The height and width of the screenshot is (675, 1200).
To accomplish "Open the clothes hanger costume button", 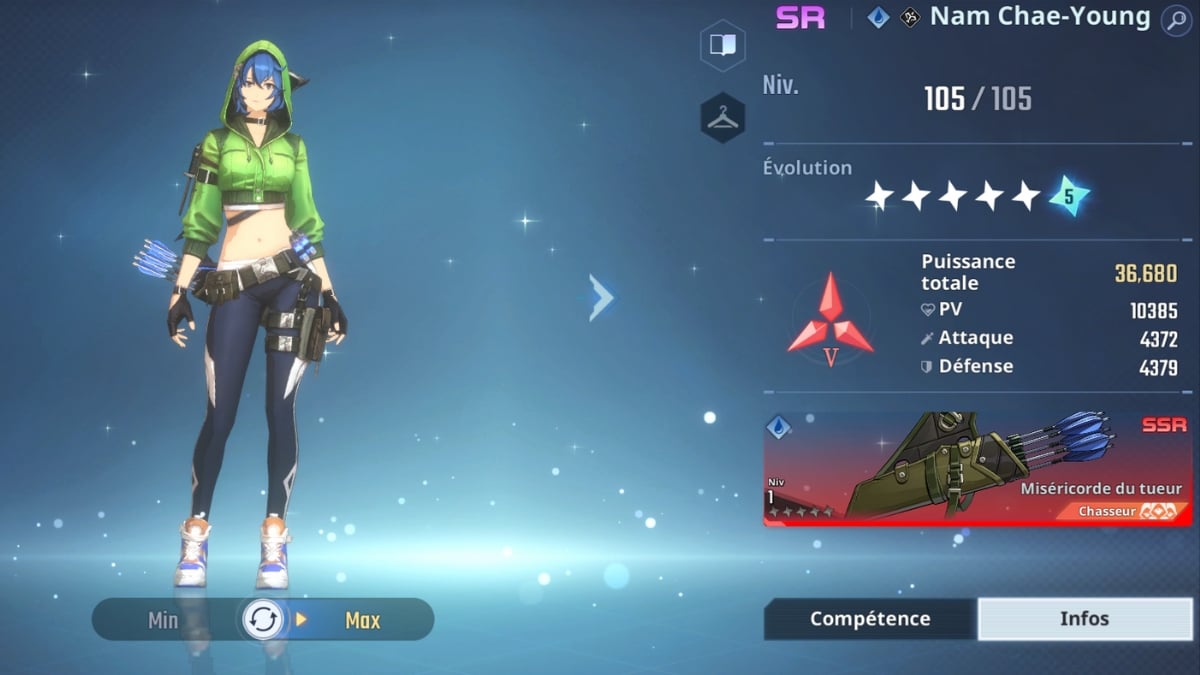I will click(x=722, y=118).
